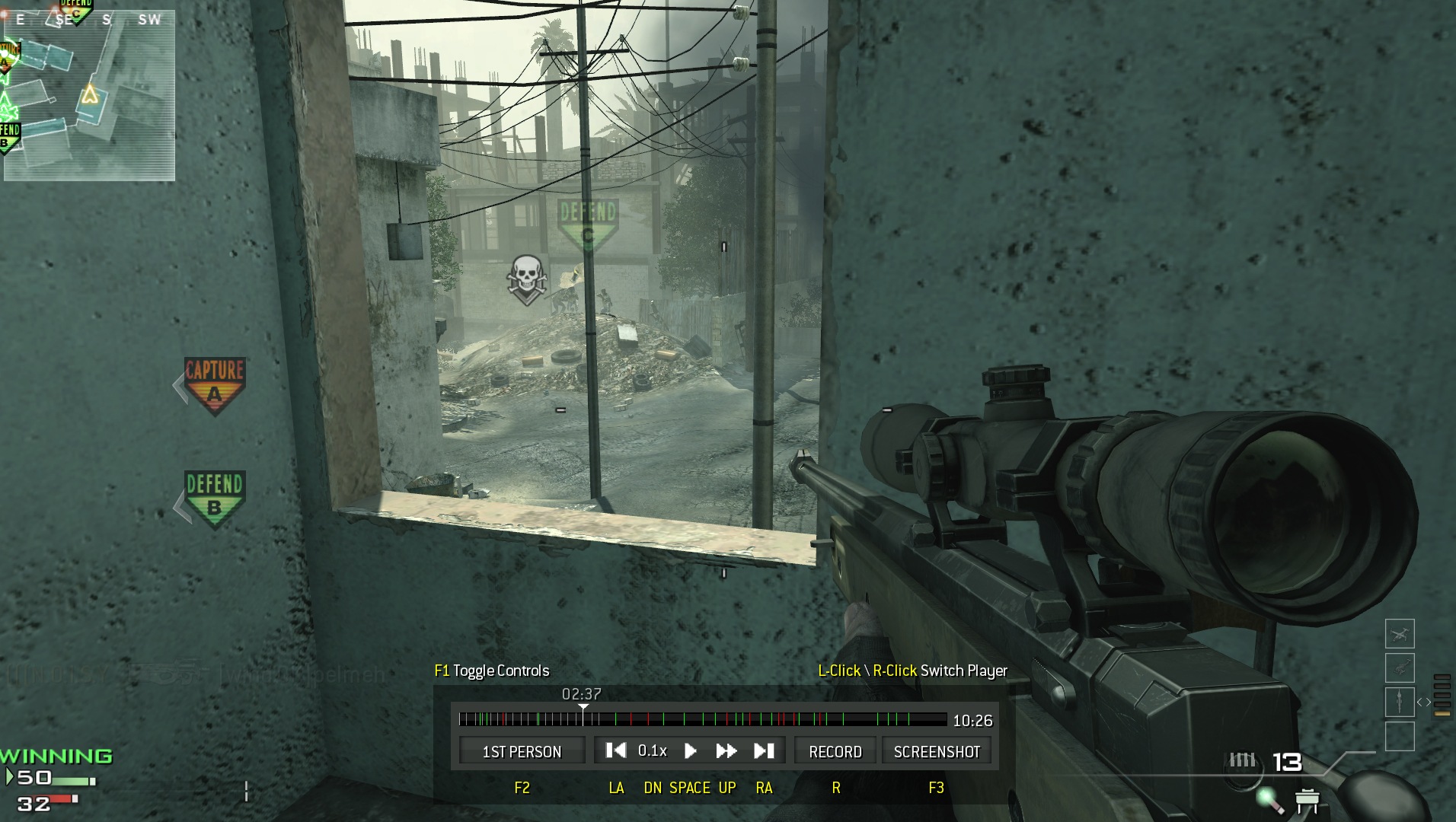Resume playback with the play arrow

(691, 751)
